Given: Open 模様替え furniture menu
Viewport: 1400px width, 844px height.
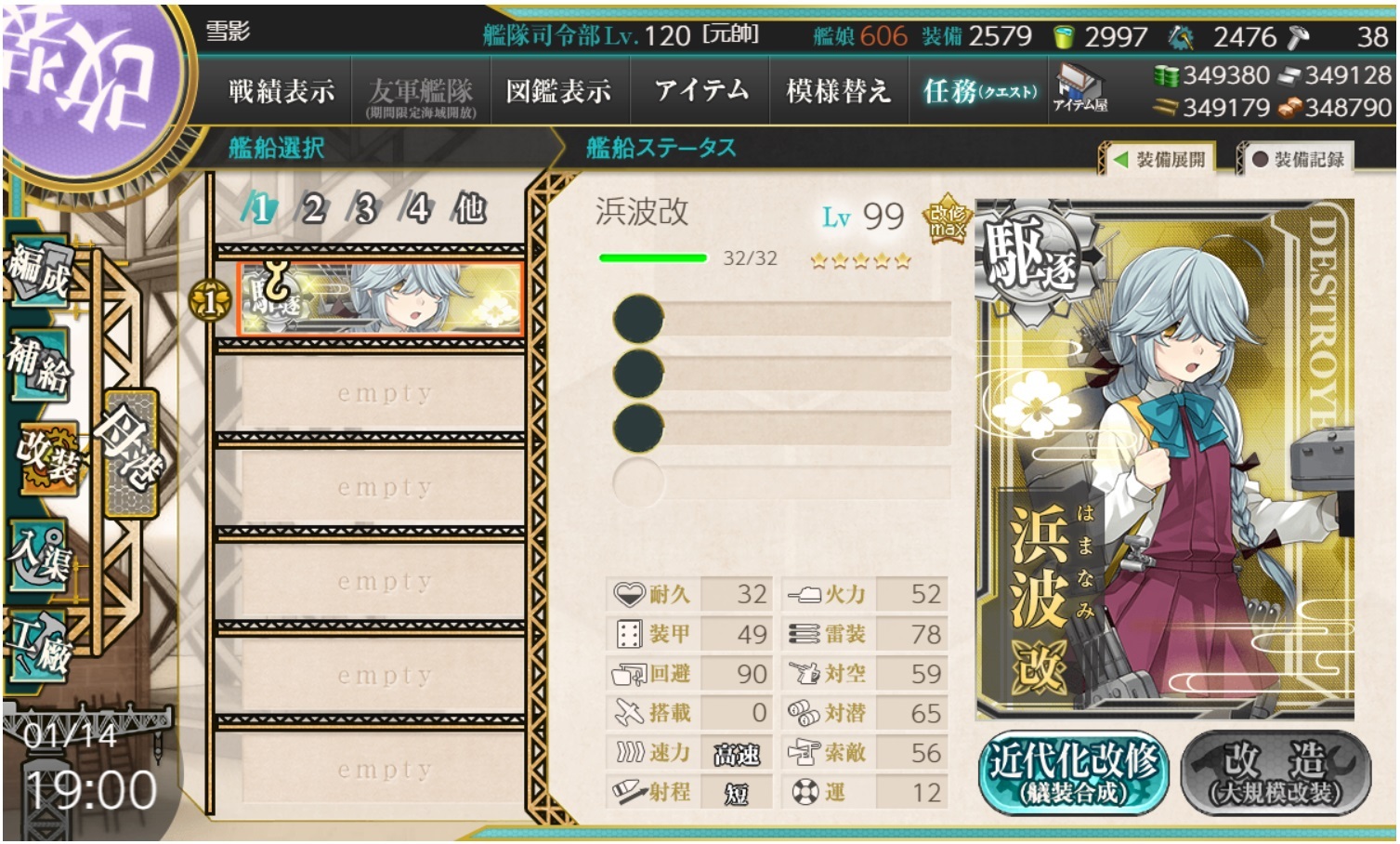Looking at the screenshot, I should point(838,91).
